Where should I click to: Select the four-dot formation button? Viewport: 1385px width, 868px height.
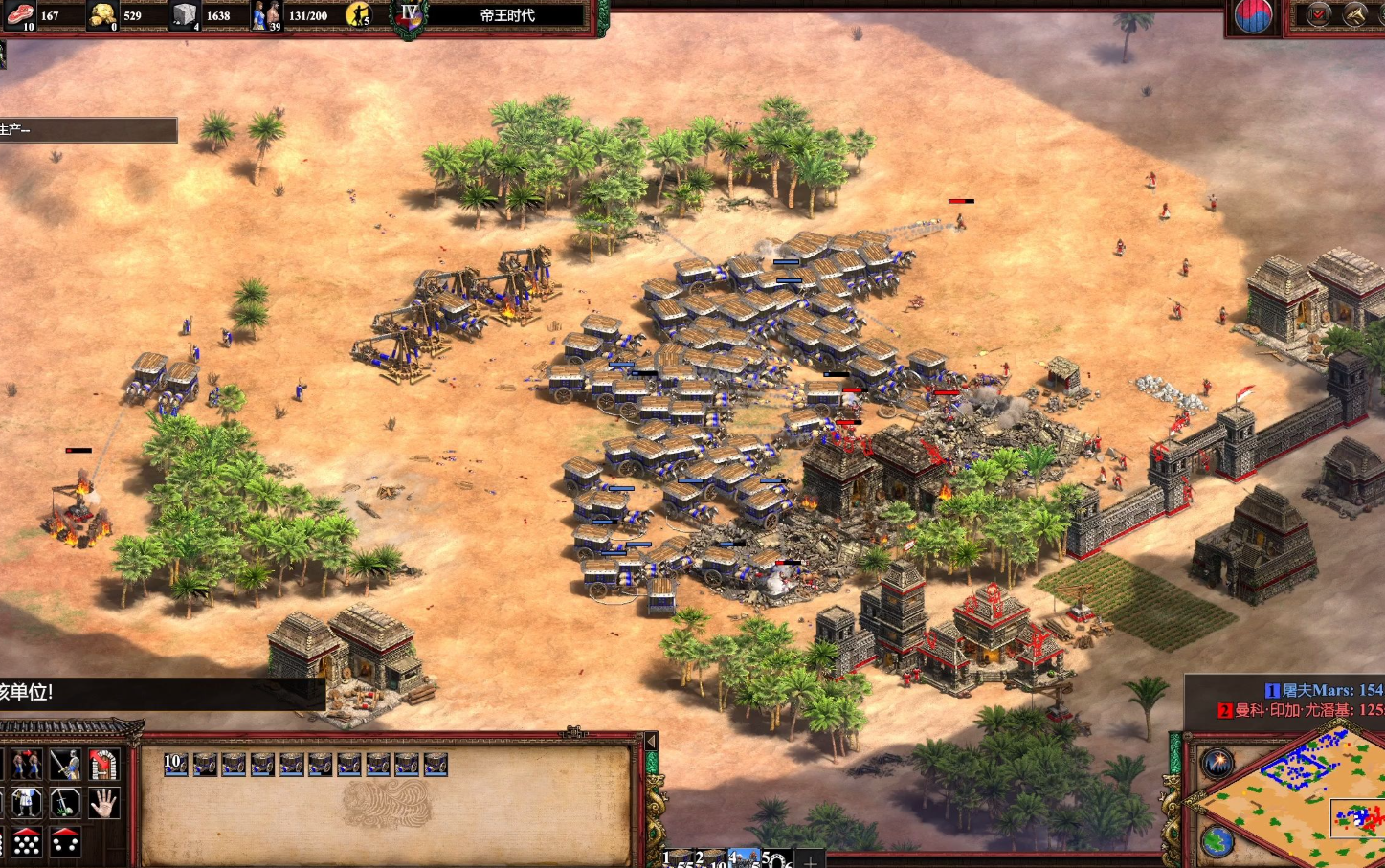point(65,842)
